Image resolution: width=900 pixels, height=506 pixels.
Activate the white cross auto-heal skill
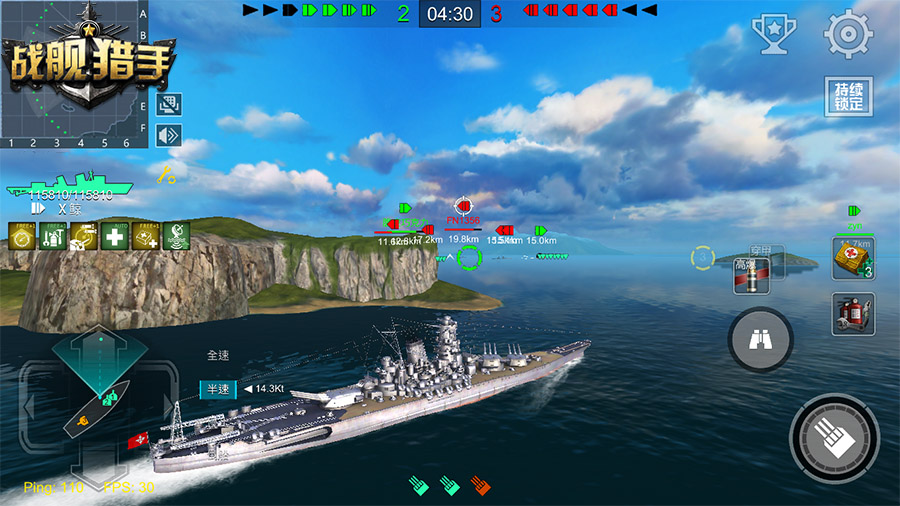coord(115,236)
